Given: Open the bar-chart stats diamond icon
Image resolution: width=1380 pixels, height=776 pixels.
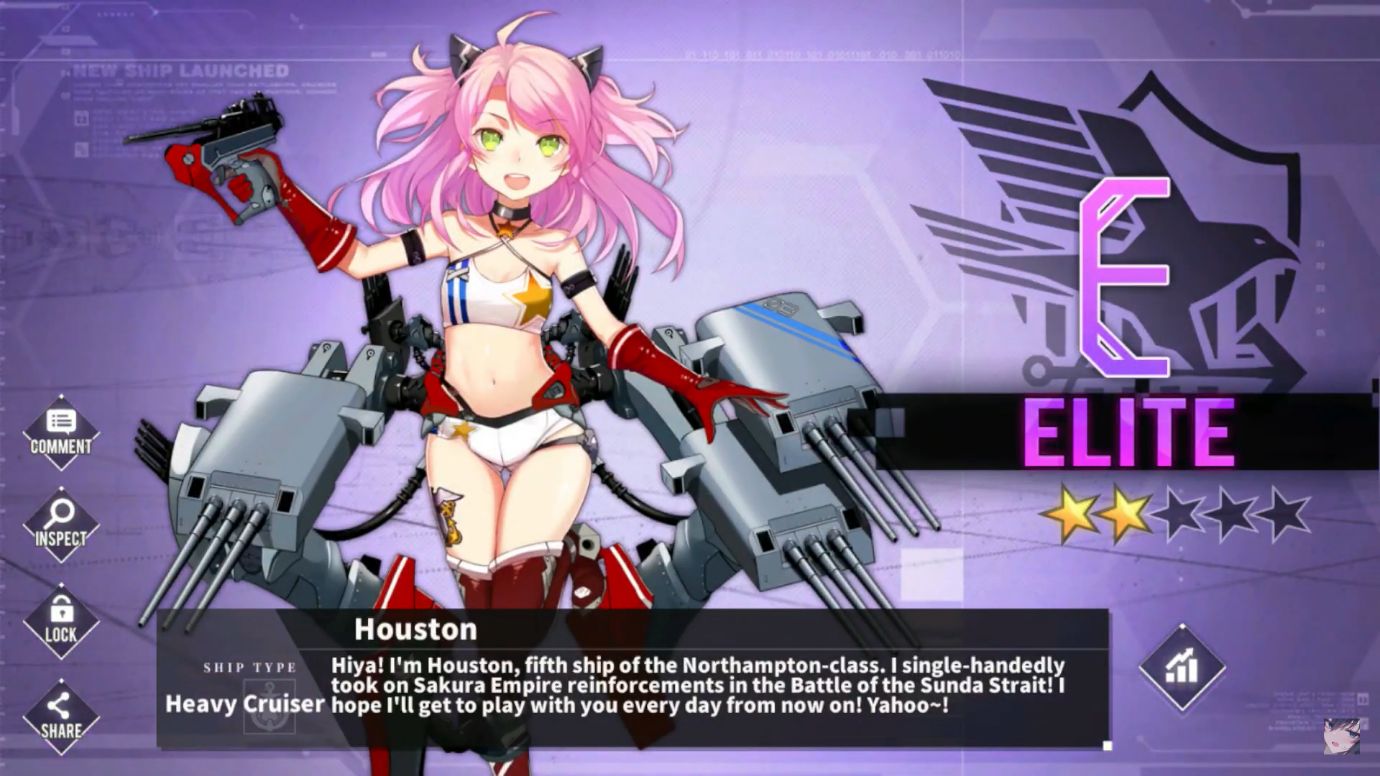Looking at the screenshot, I should pyautogui.click(x=1182, y=668).
